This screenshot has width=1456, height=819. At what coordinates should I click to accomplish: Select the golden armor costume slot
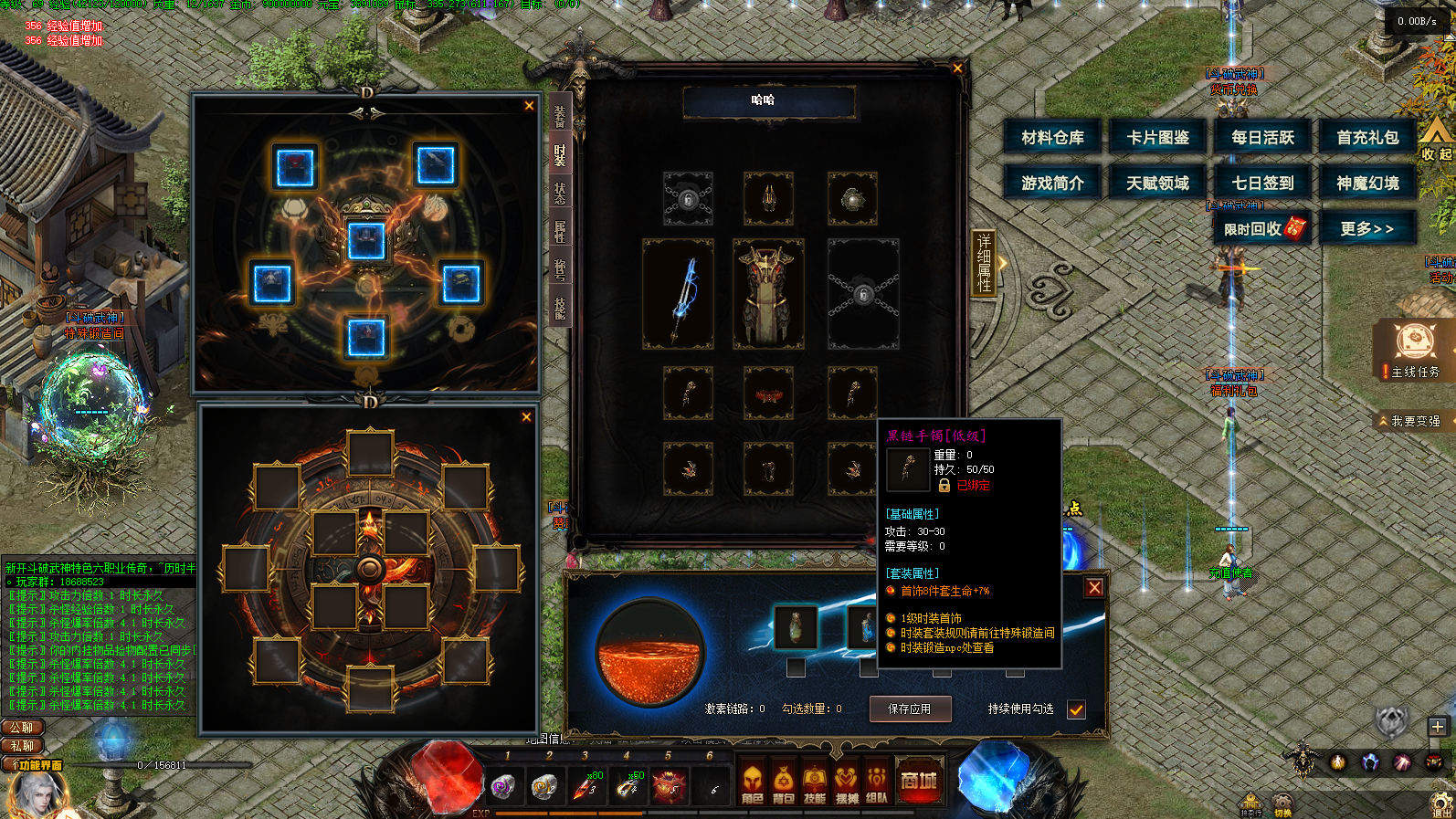(768, 294)
